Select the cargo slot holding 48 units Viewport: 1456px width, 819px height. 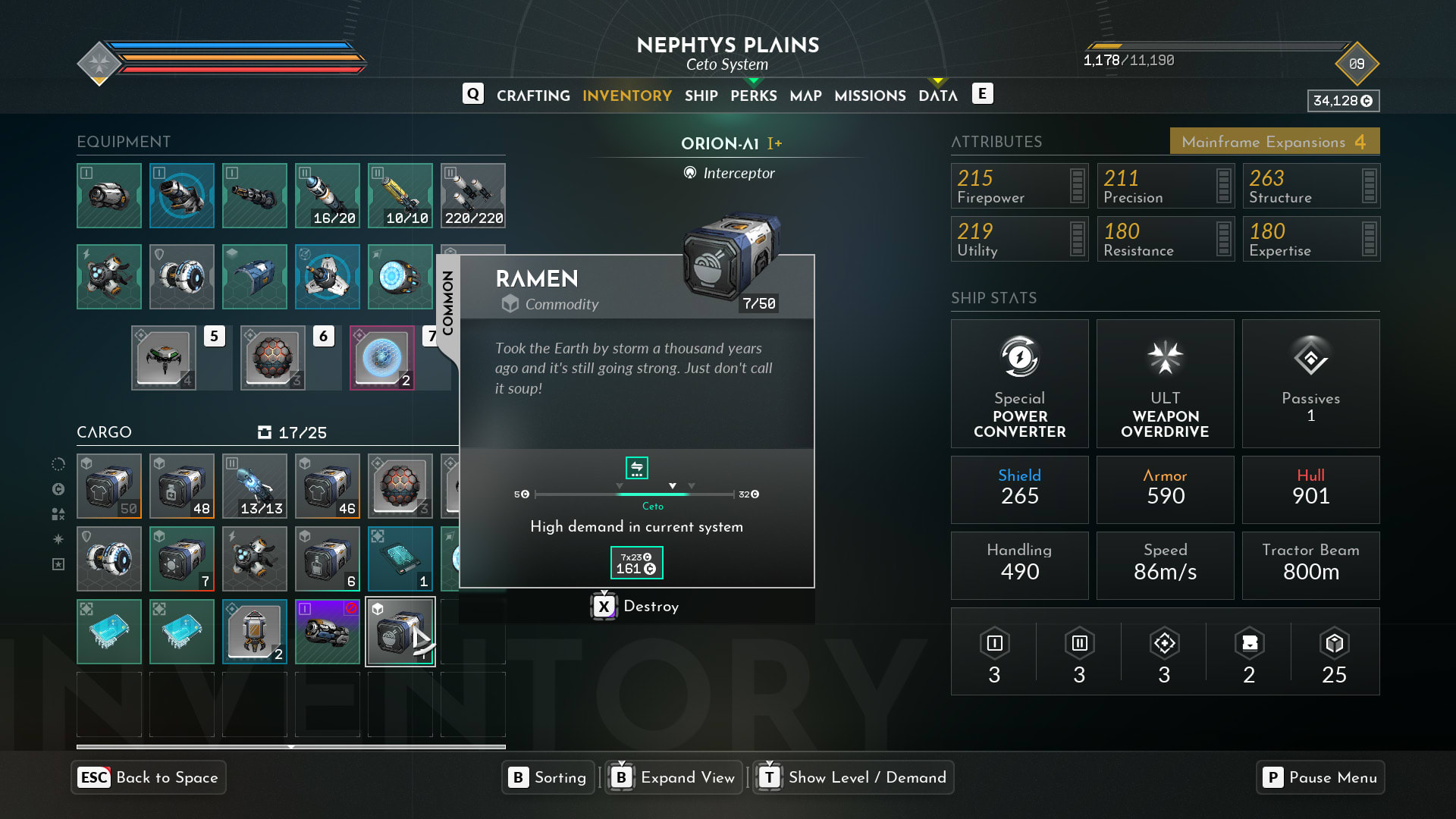point(182,486)
